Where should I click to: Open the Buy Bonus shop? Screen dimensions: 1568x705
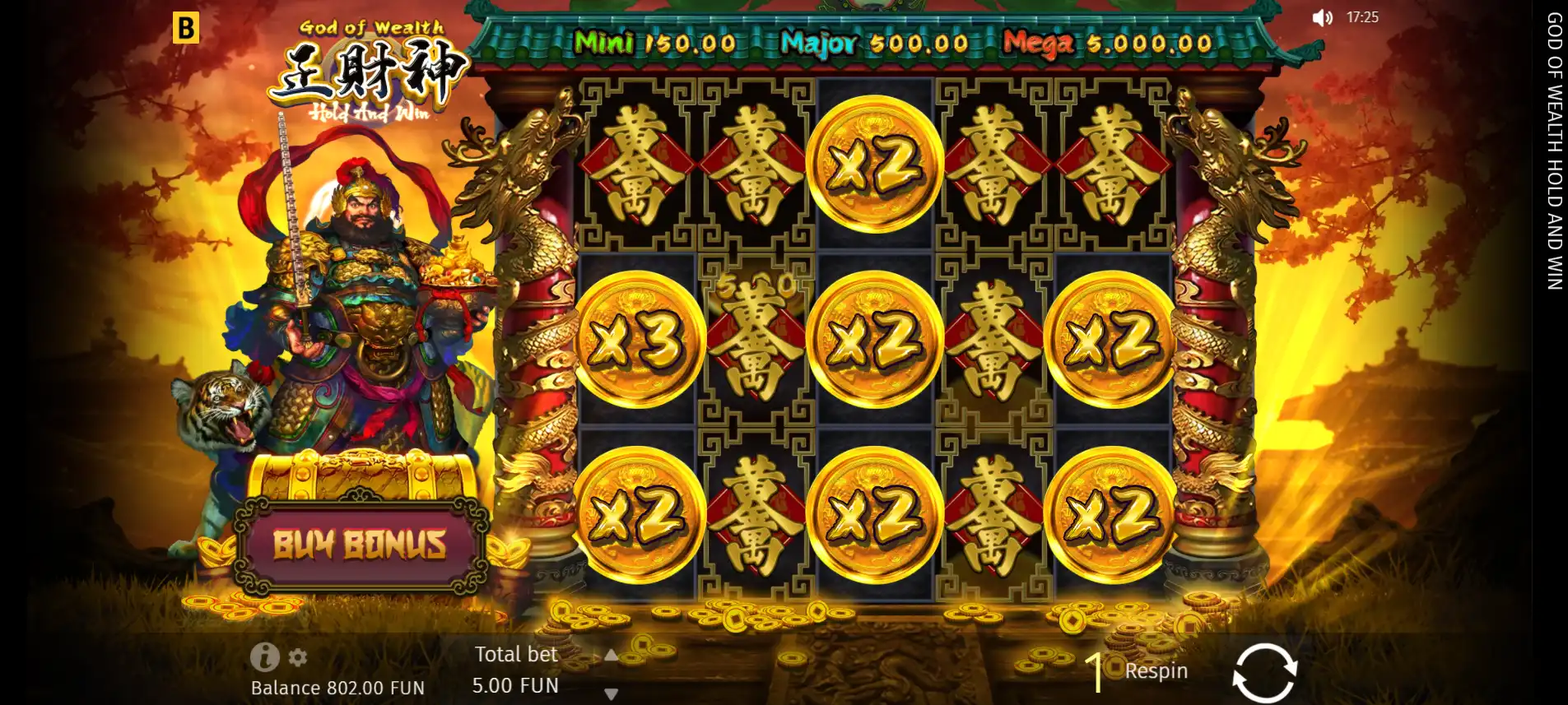360,543
